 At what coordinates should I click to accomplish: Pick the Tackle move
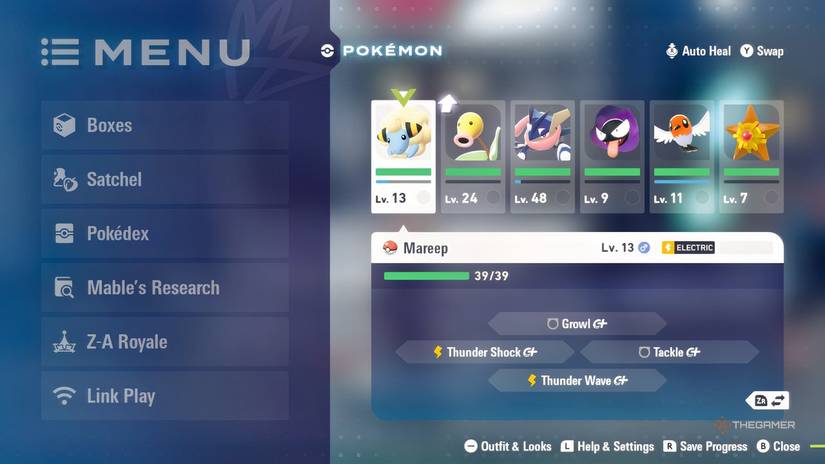coord(669,352)
